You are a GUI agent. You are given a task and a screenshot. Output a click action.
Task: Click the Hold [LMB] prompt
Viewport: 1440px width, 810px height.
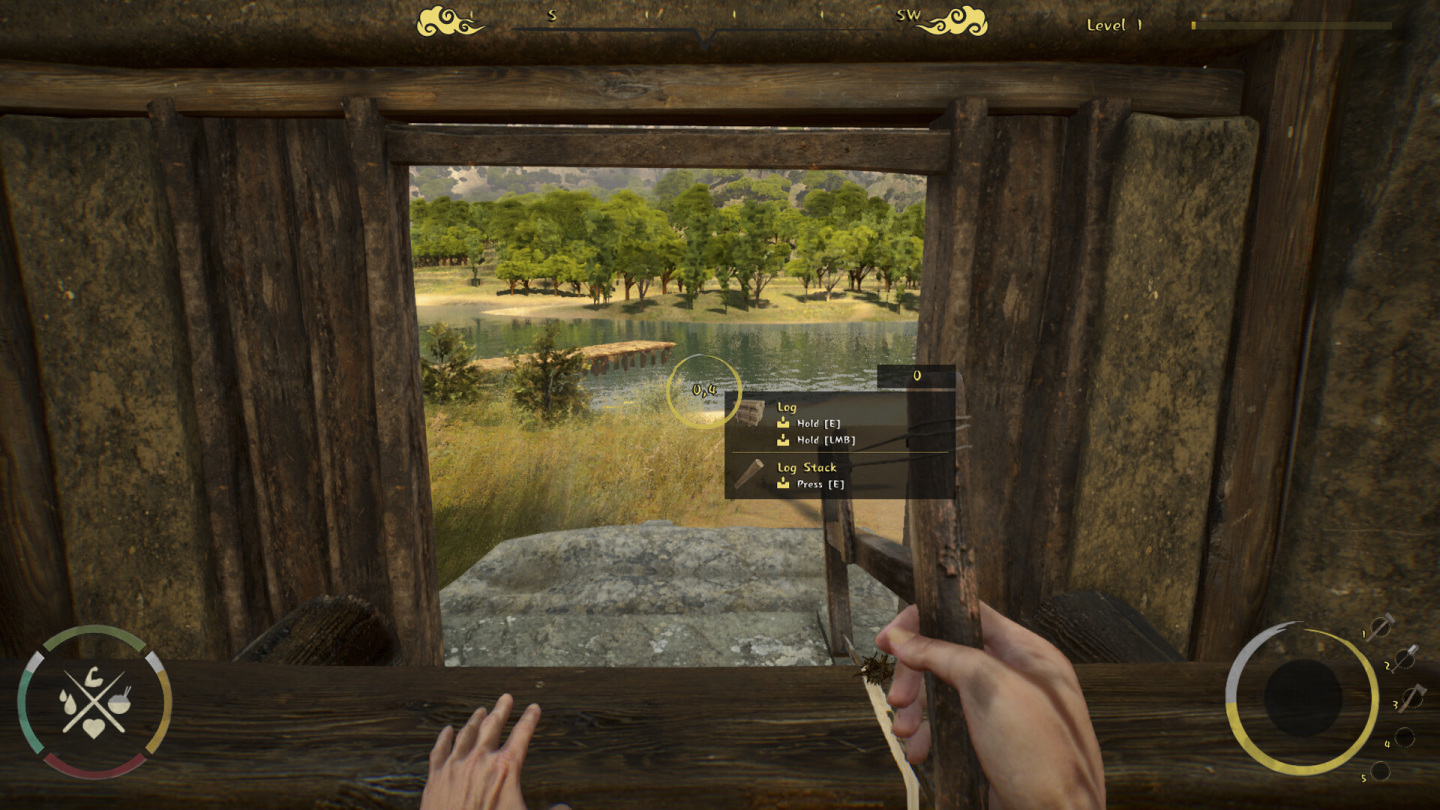point(826,440)
